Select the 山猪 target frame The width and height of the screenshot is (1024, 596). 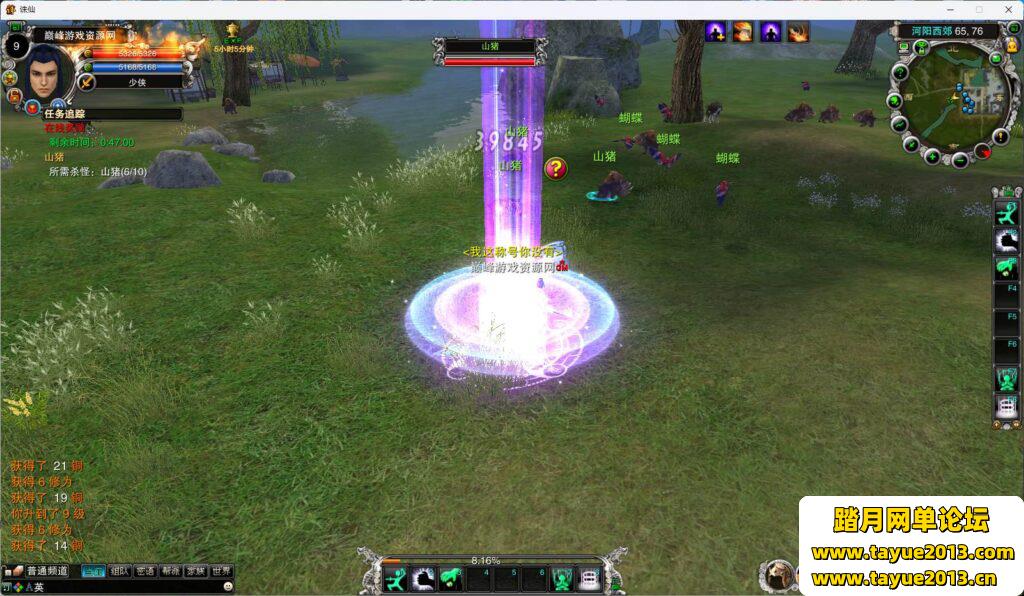[x=490, y=52]
